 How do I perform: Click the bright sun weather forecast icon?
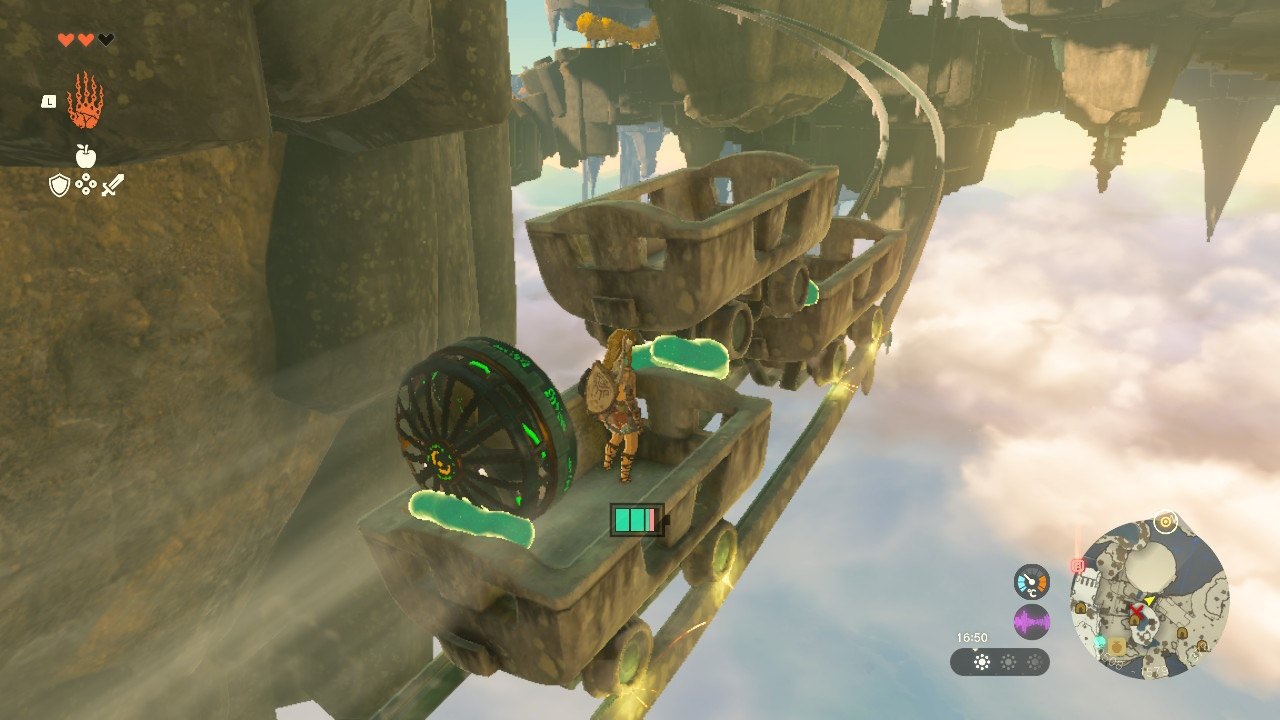point(982,662)
